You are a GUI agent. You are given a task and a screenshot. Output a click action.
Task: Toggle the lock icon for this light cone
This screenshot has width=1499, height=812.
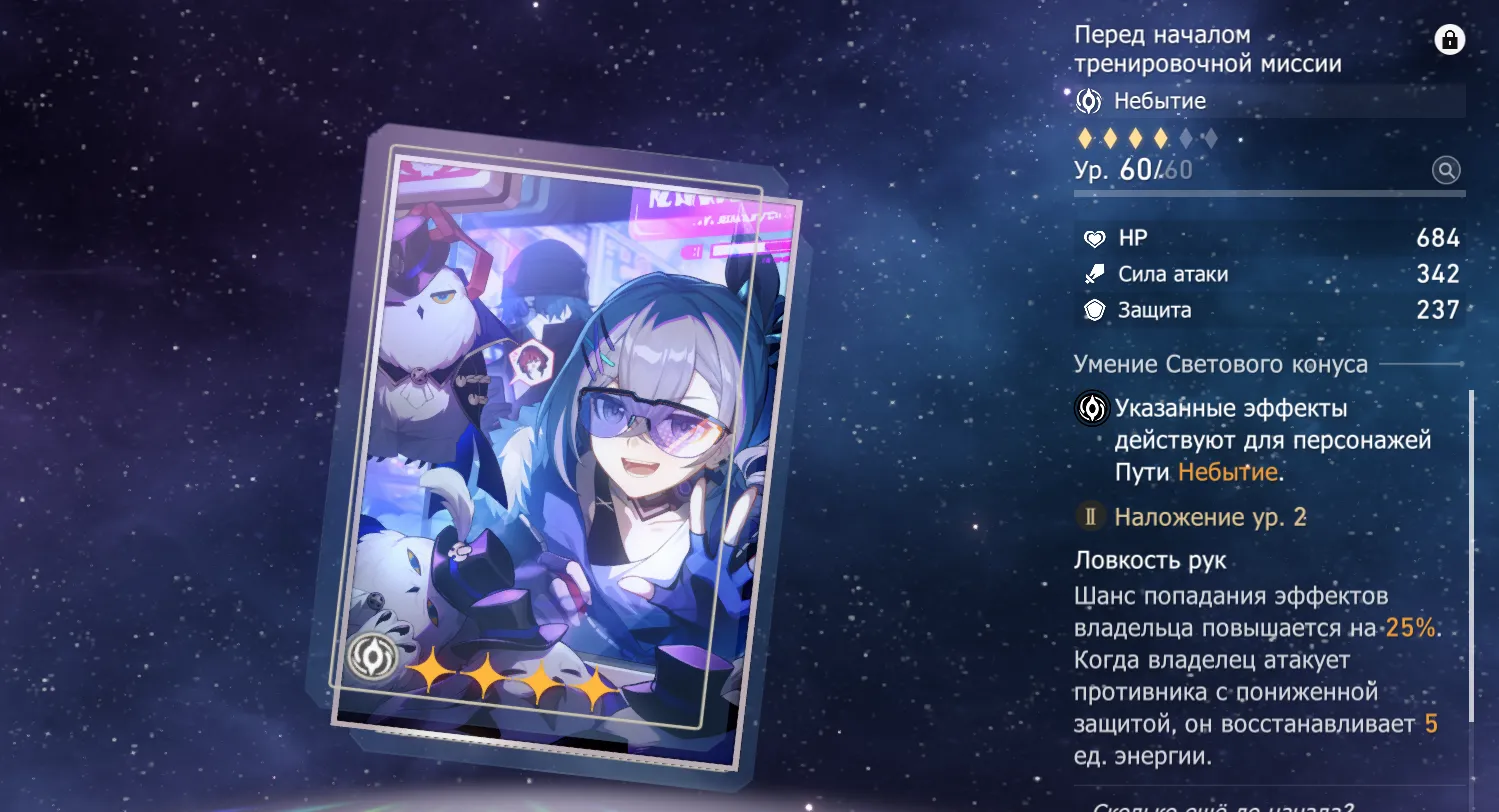pyautogui.click(x=1449, y=40)
